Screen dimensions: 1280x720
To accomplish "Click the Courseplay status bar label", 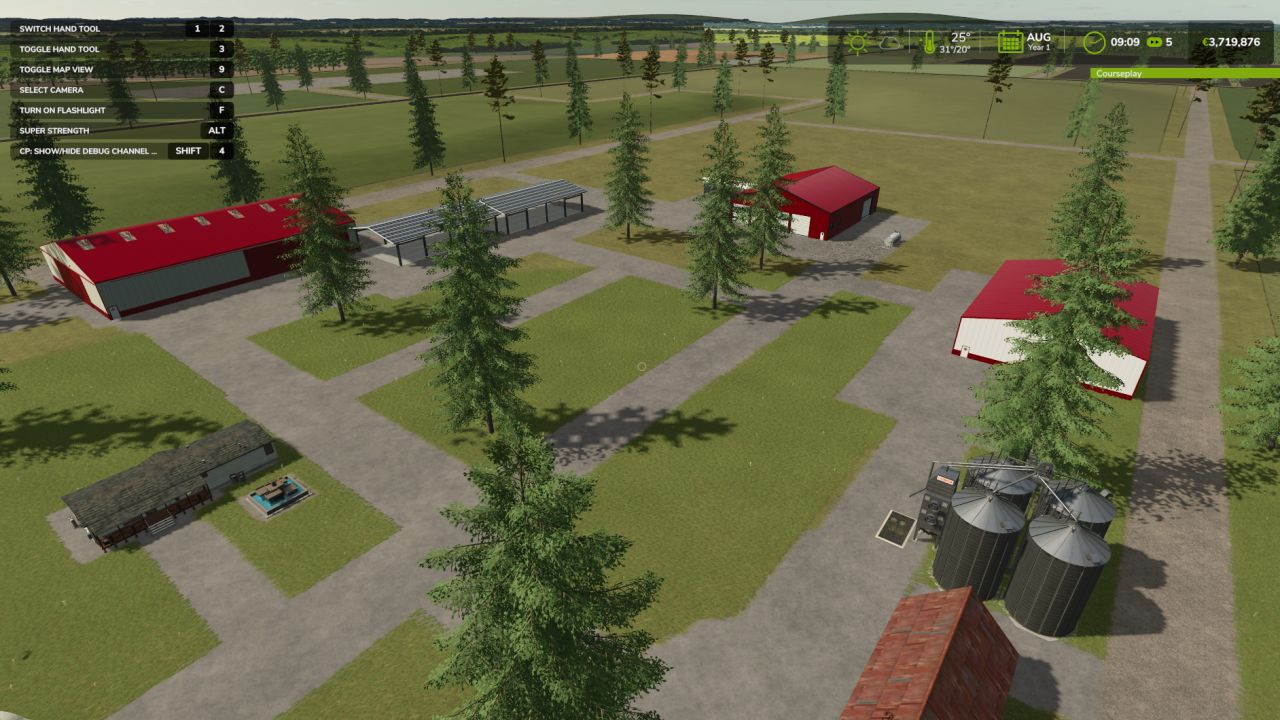I will coord(1117,73).
